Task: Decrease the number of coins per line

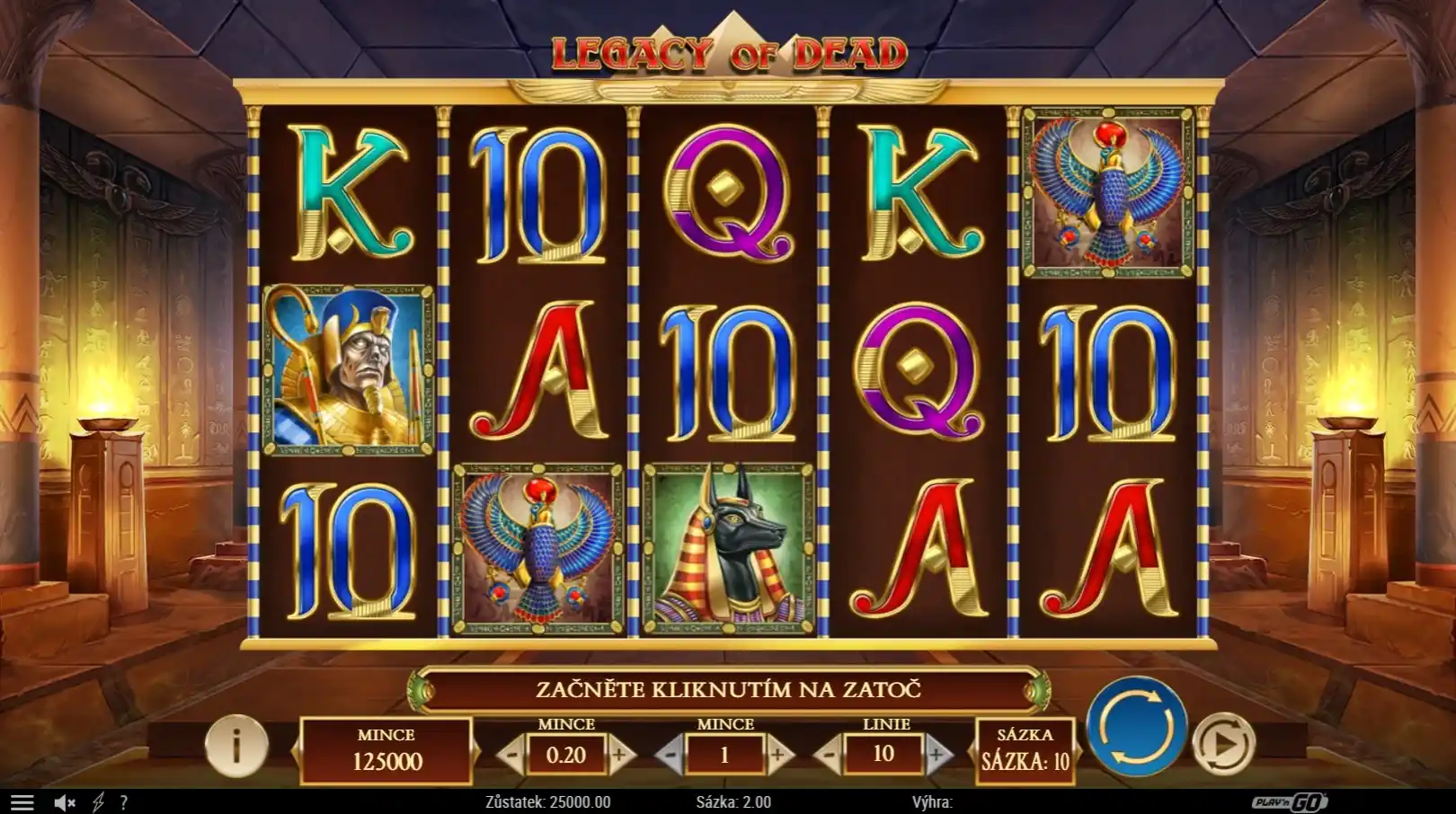Action: [x=670, y=756]
